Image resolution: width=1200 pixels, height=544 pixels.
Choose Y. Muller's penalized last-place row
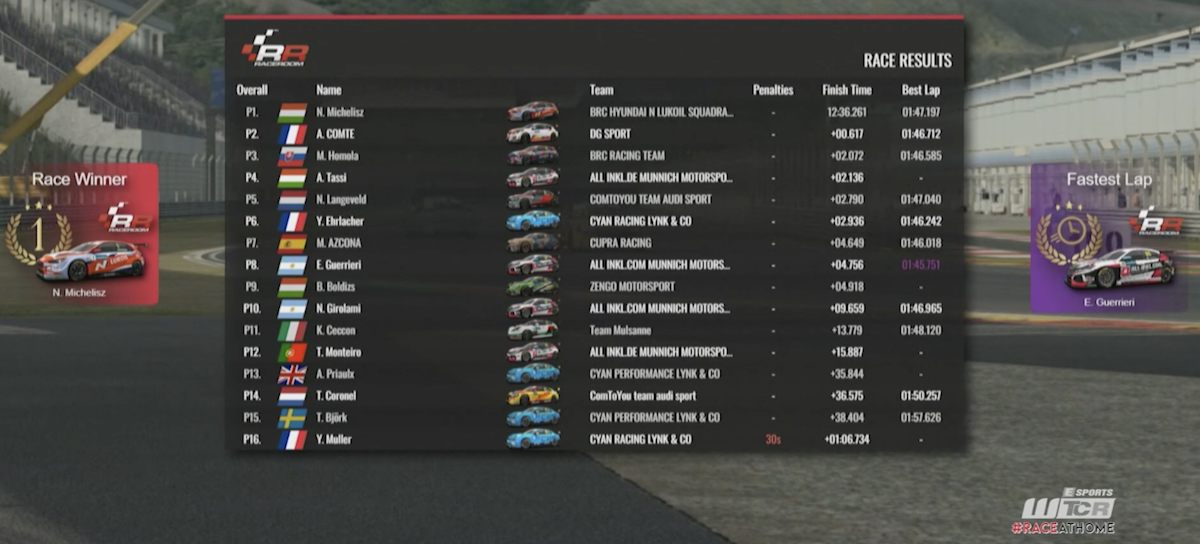(x=595, y=439)
